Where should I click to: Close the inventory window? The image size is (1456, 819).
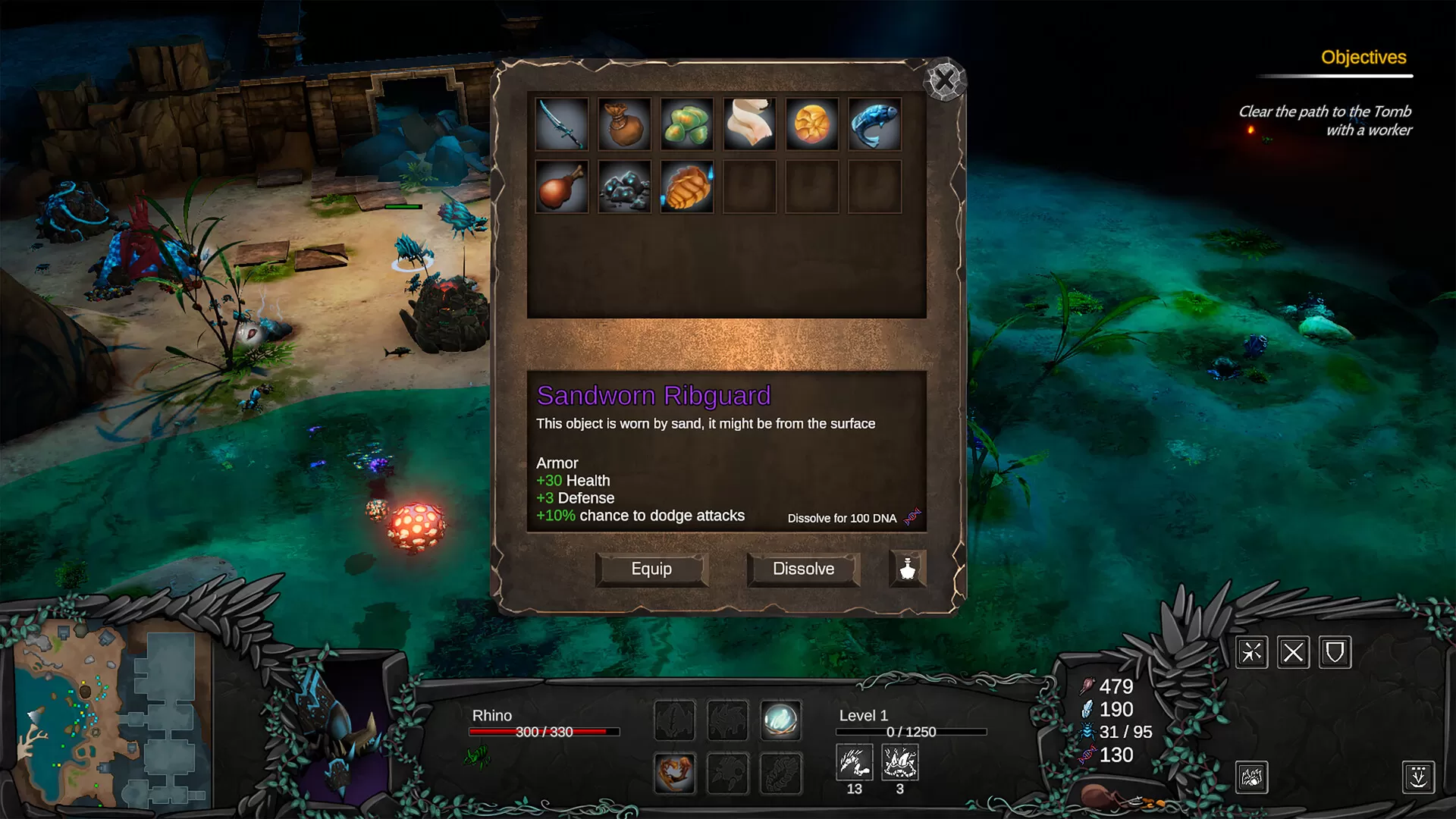point(944,80)
